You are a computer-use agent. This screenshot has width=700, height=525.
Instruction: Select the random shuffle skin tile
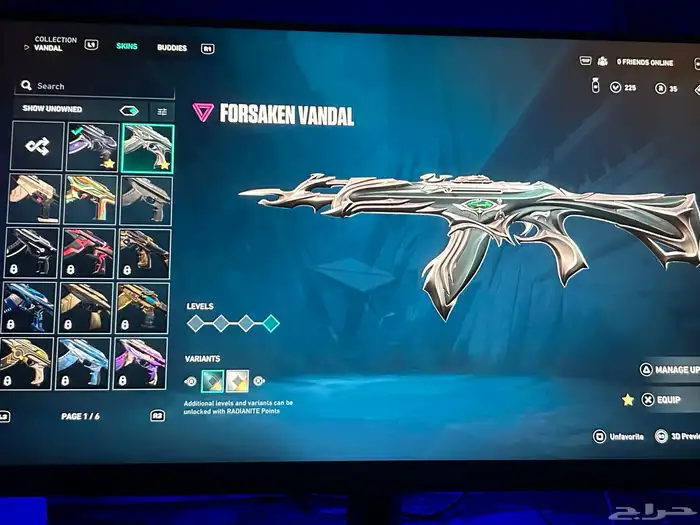38,147
